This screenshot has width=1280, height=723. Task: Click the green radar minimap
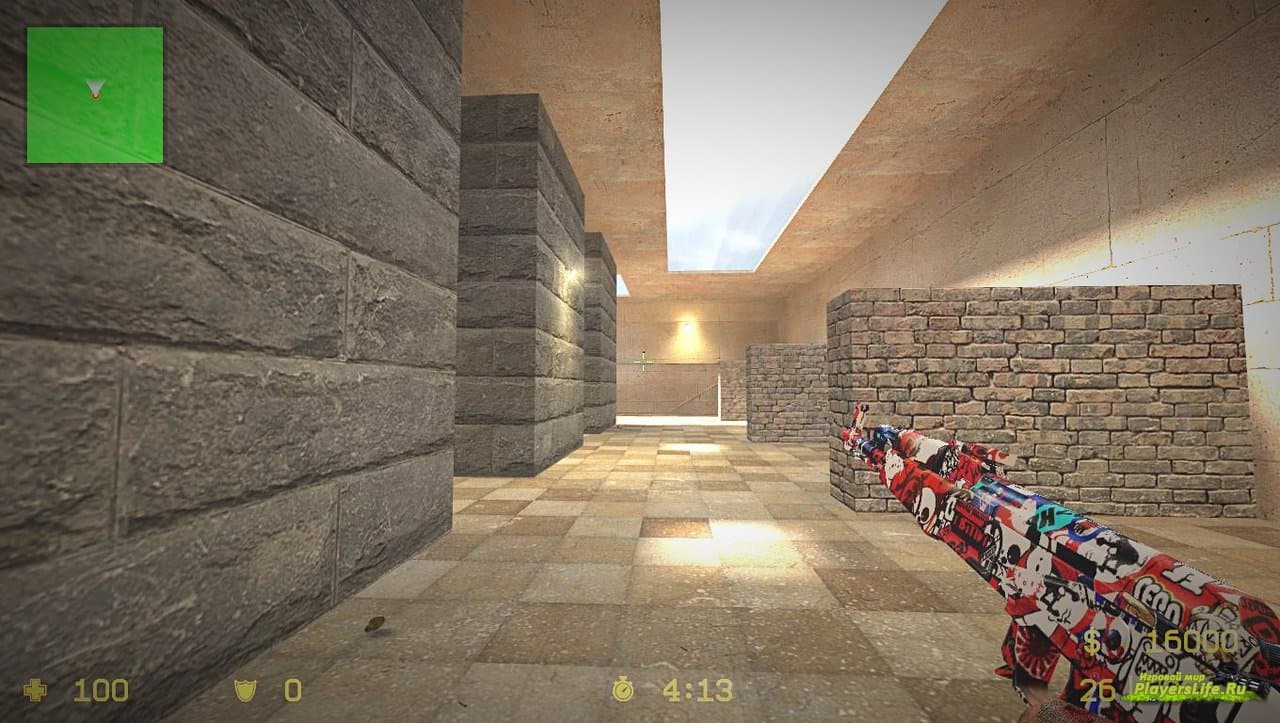(x=95, y=95)
